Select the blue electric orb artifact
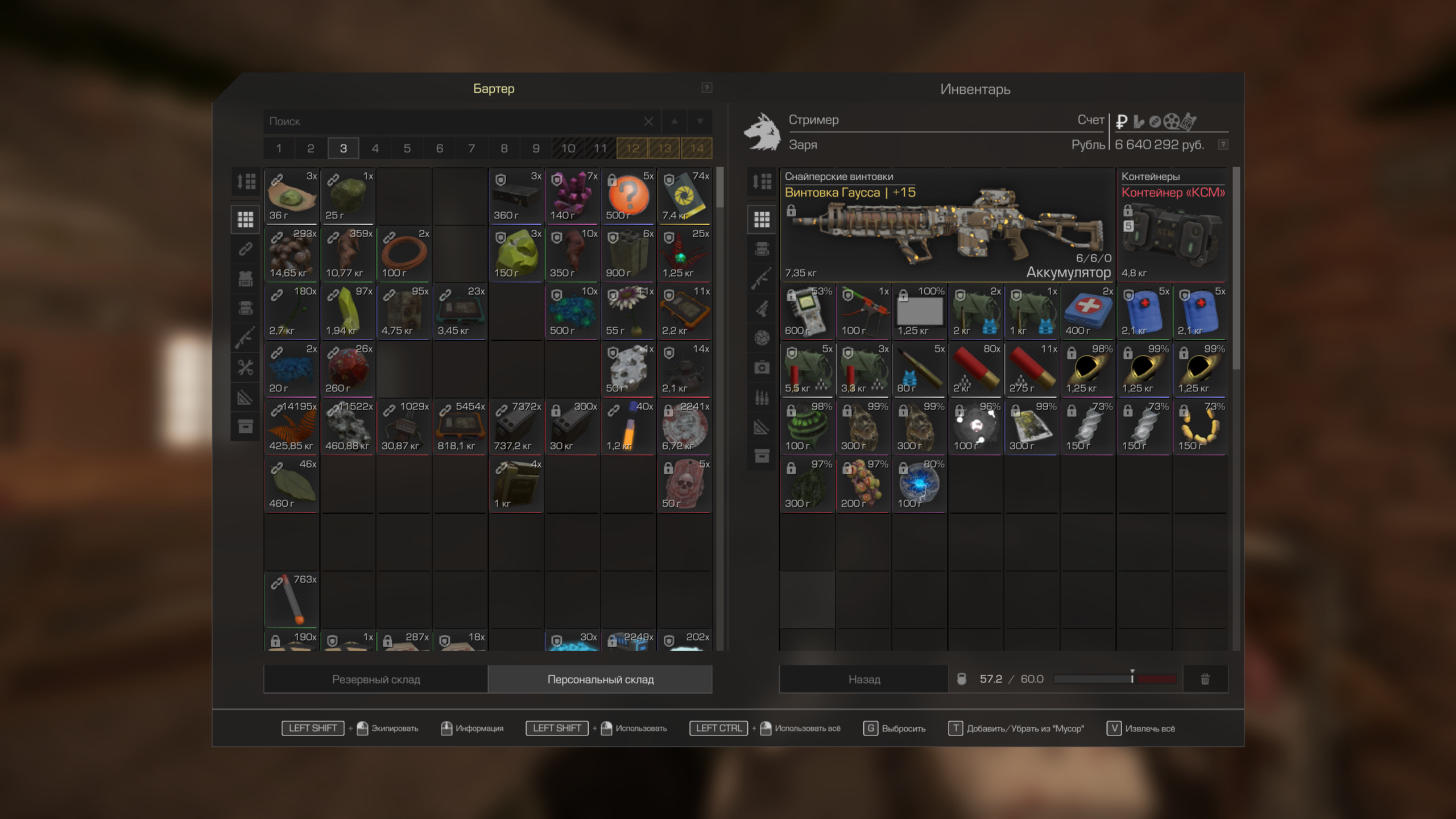The image size is (1456, 819). point(919,484)
